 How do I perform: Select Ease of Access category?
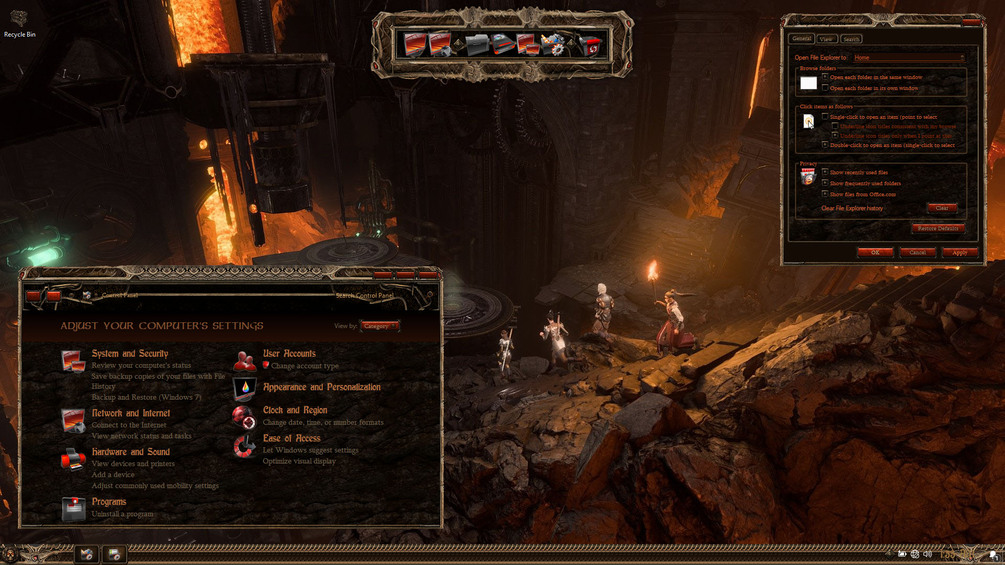pos(291,438)
